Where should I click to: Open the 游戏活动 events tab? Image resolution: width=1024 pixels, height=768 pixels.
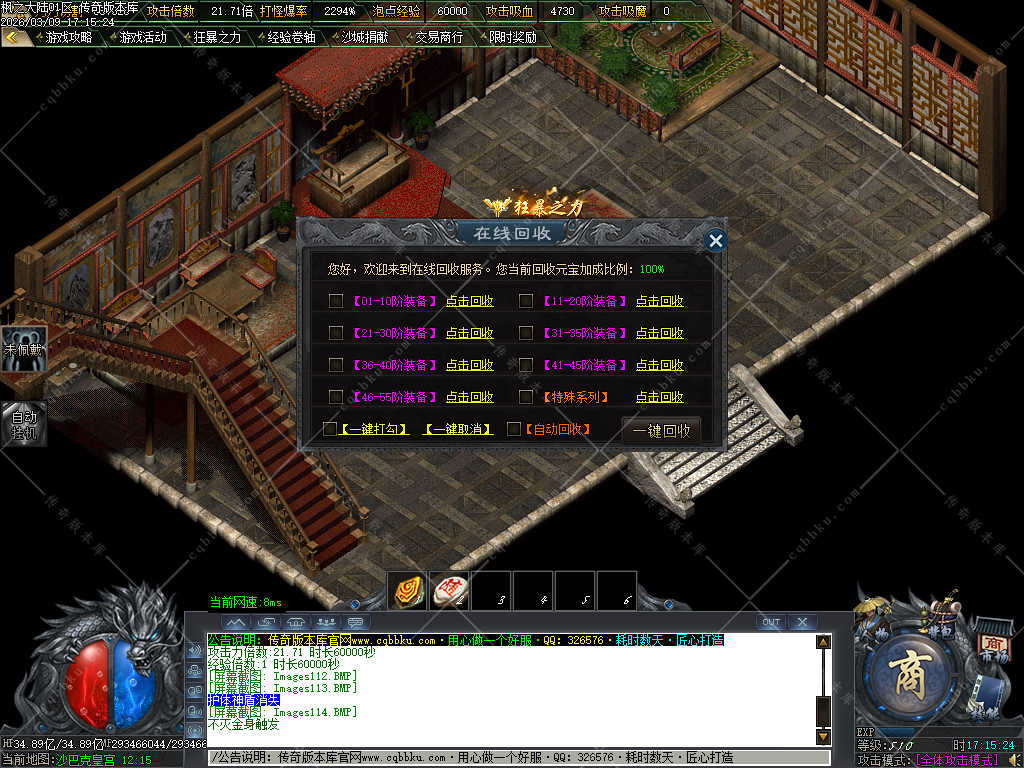(143, 37)
